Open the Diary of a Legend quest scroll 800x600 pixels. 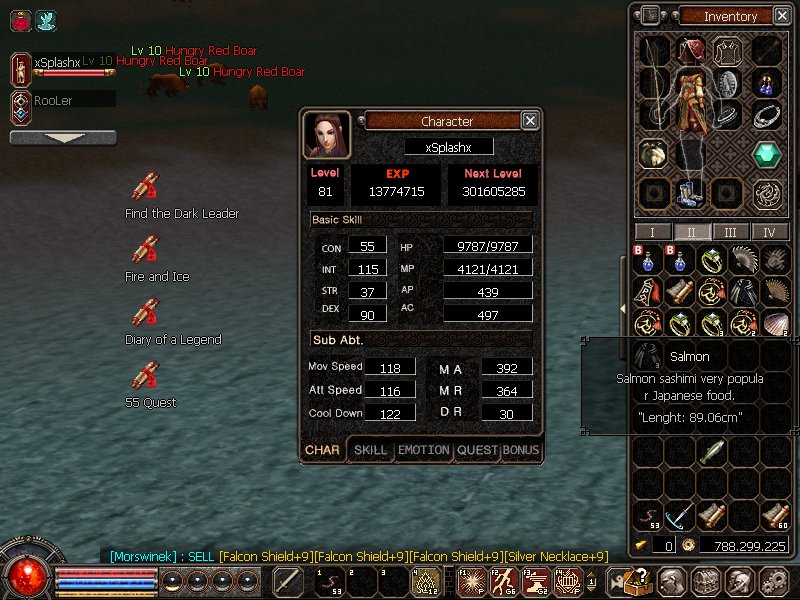[145, 313]
